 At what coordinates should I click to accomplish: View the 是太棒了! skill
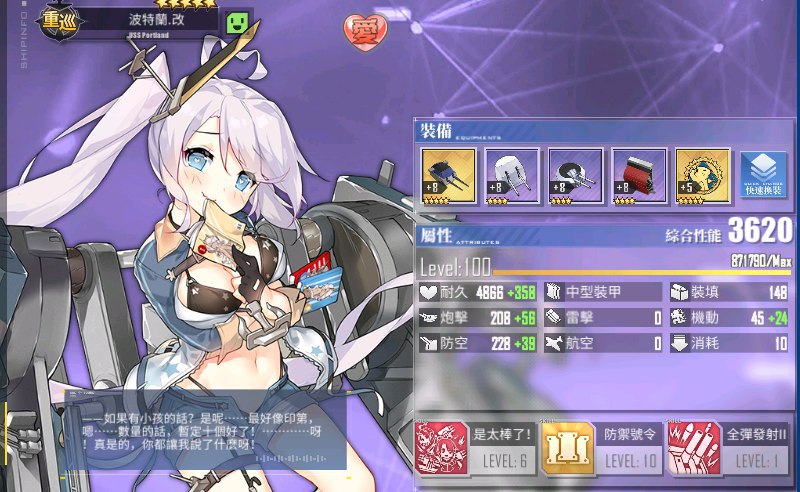click(x=474, y=447)
